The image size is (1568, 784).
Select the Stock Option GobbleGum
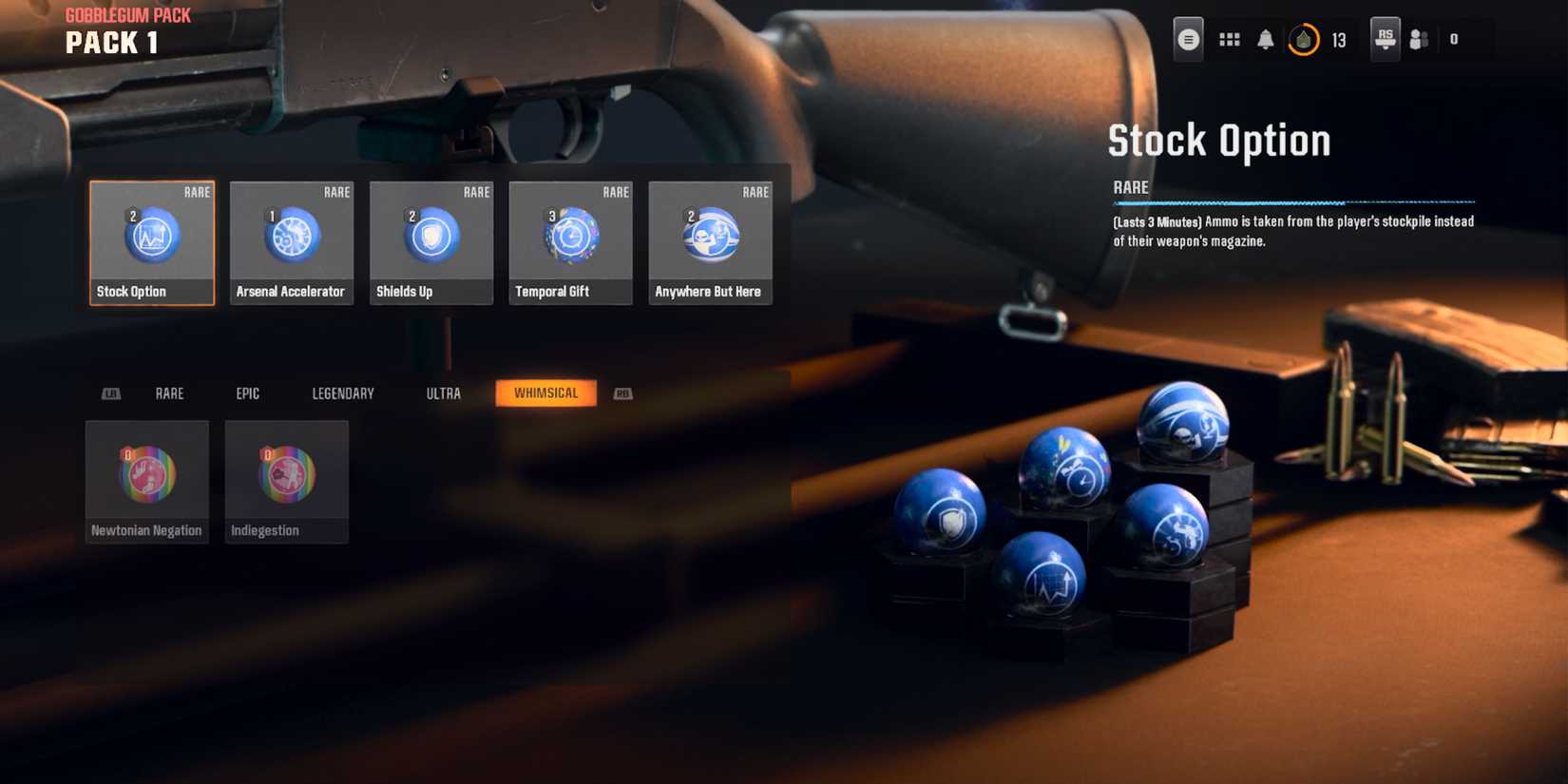[151, 242]
